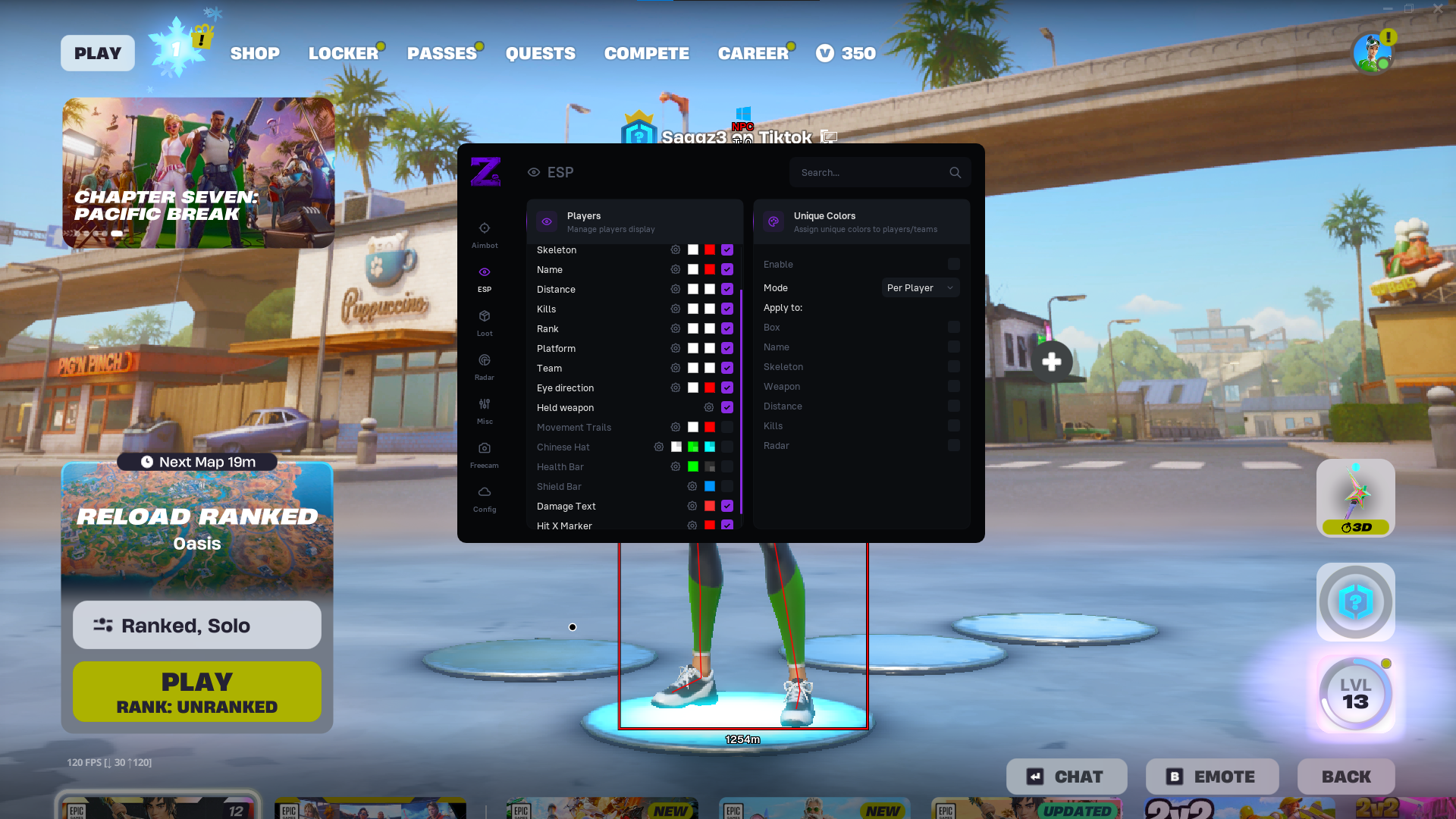This screenshot has width=1456, height=819.
Task: Open the SHOP tab
Action: point(255,53)
